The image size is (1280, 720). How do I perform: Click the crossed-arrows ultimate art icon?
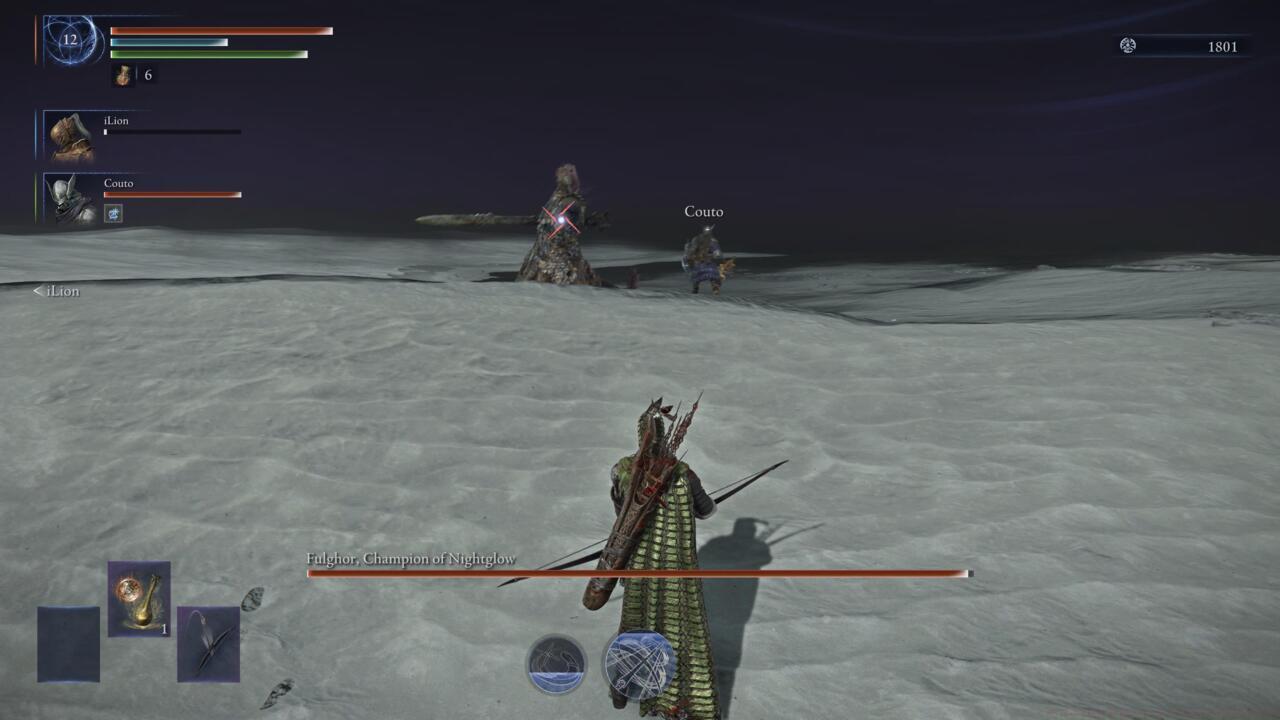click(637, 665)
